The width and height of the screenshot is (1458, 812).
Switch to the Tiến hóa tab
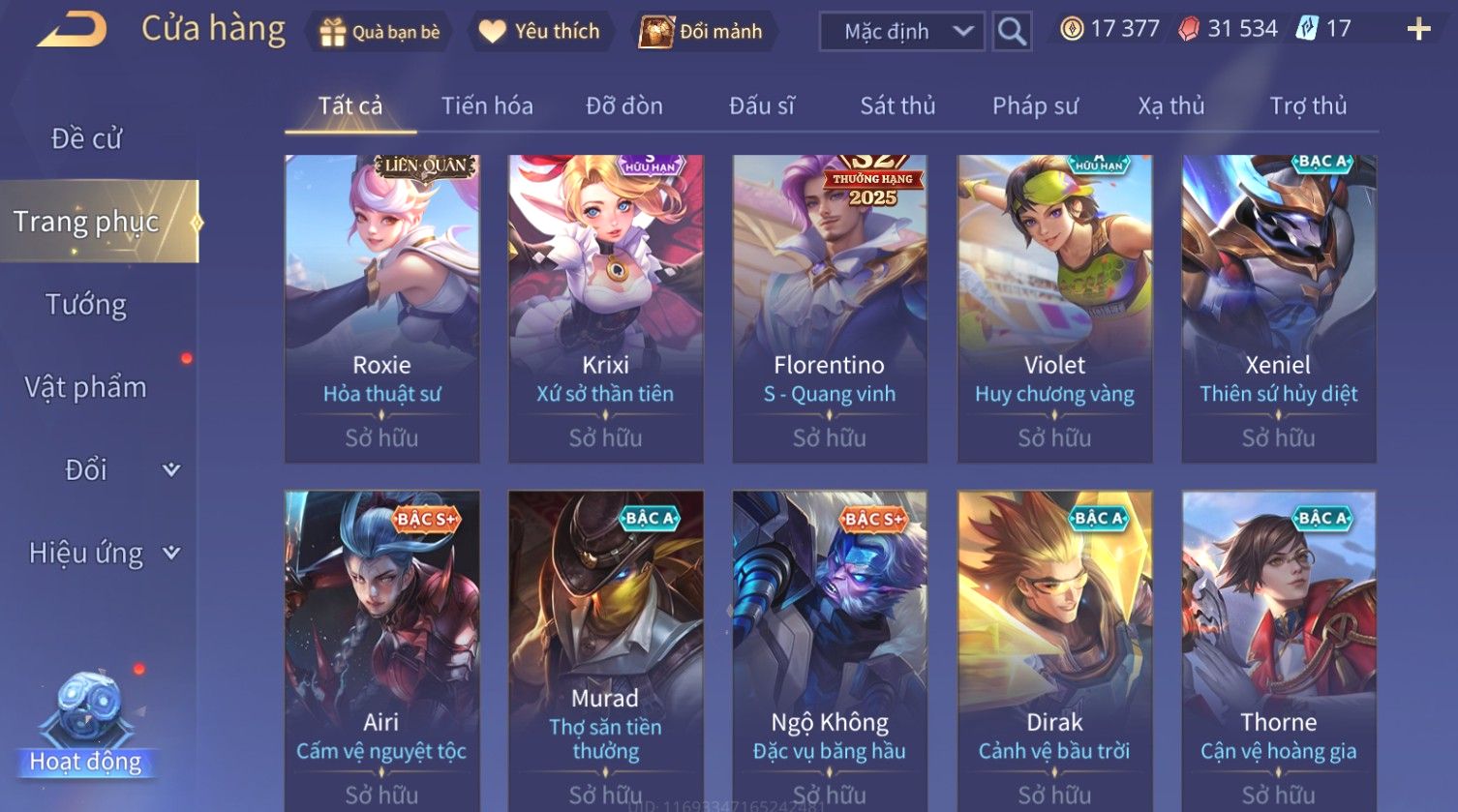point(487,105)
